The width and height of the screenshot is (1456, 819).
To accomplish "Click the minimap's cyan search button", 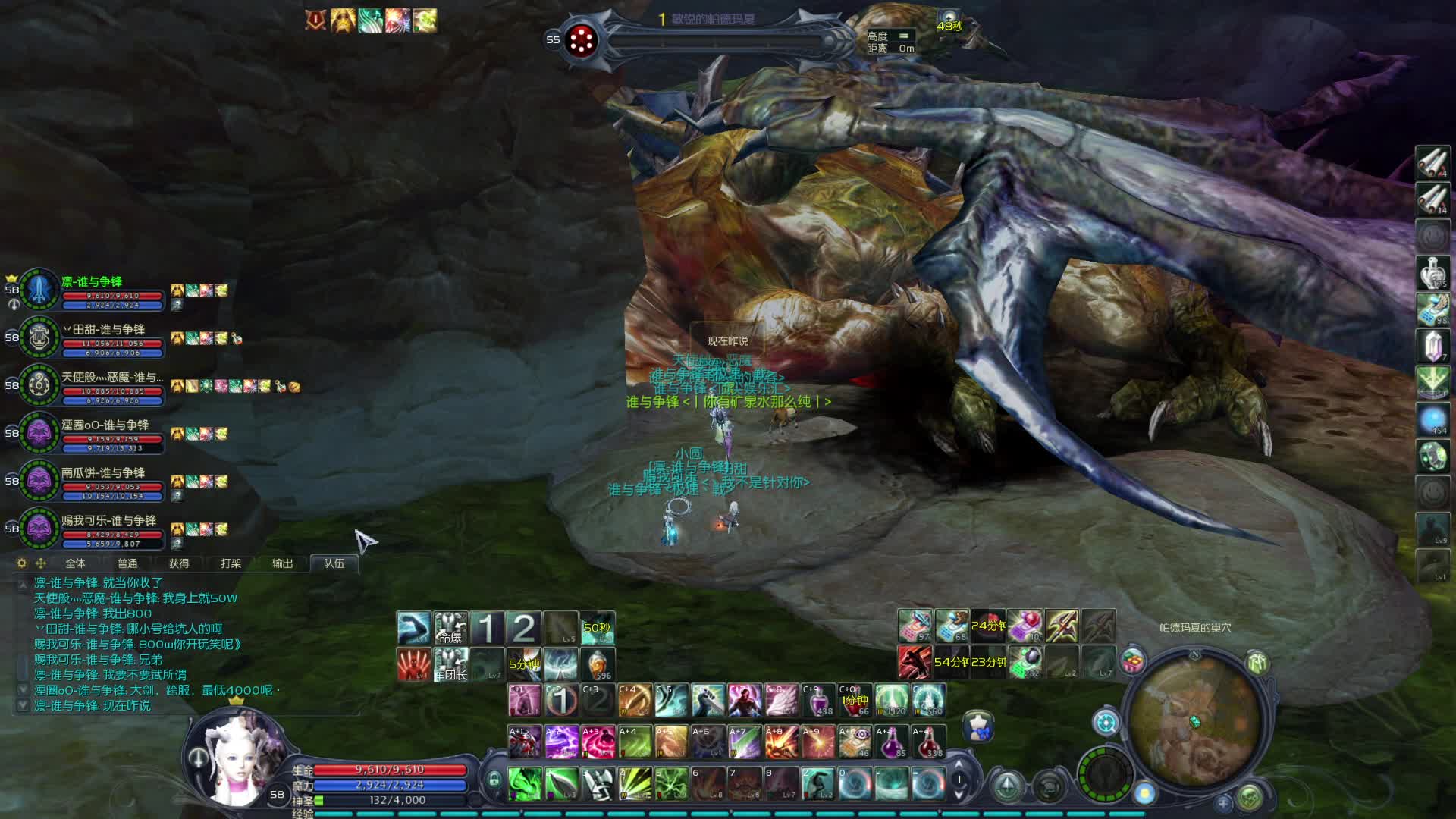I will pos(1105,722).
